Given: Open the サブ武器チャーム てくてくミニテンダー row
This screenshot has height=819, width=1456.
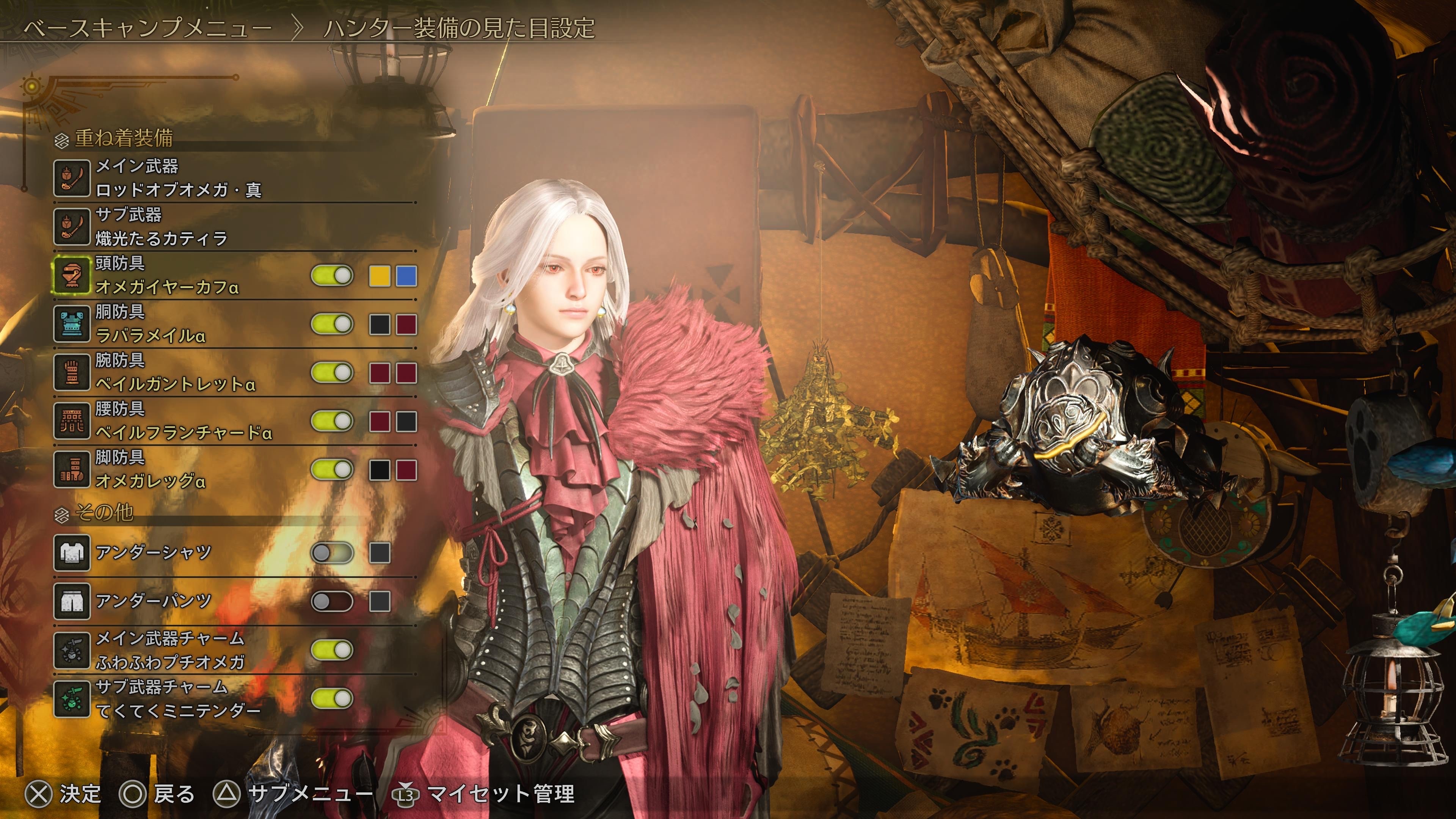Looking at the screenshot, I should [178, 698].
